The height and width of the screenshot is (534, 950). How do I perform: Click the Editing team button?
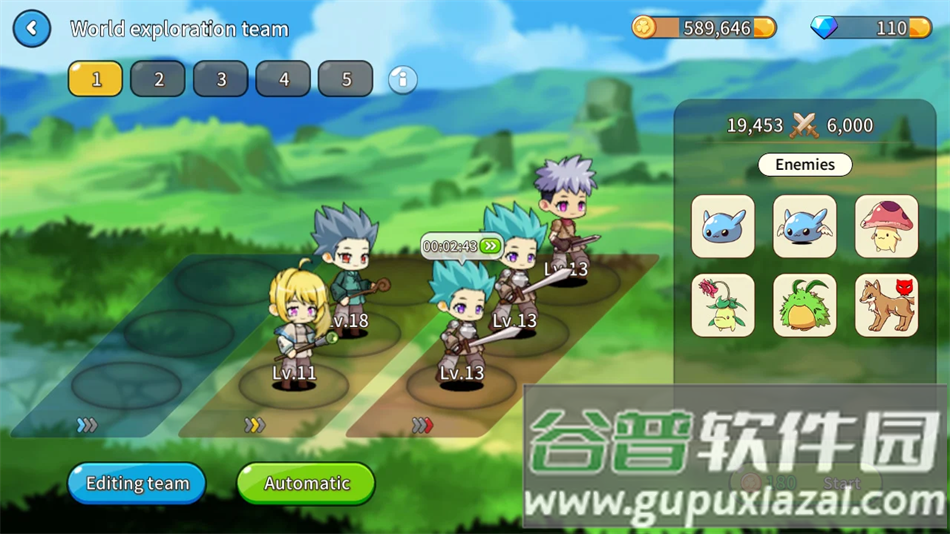137,483
